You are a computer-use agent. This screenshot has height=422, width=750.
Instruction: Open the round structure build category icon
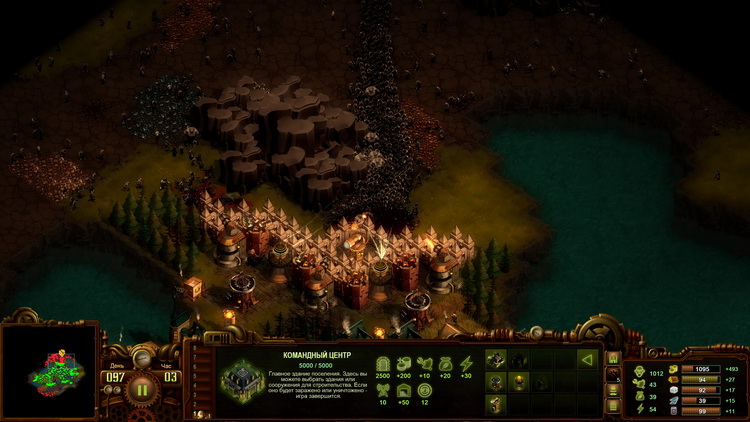click(497, 381)
